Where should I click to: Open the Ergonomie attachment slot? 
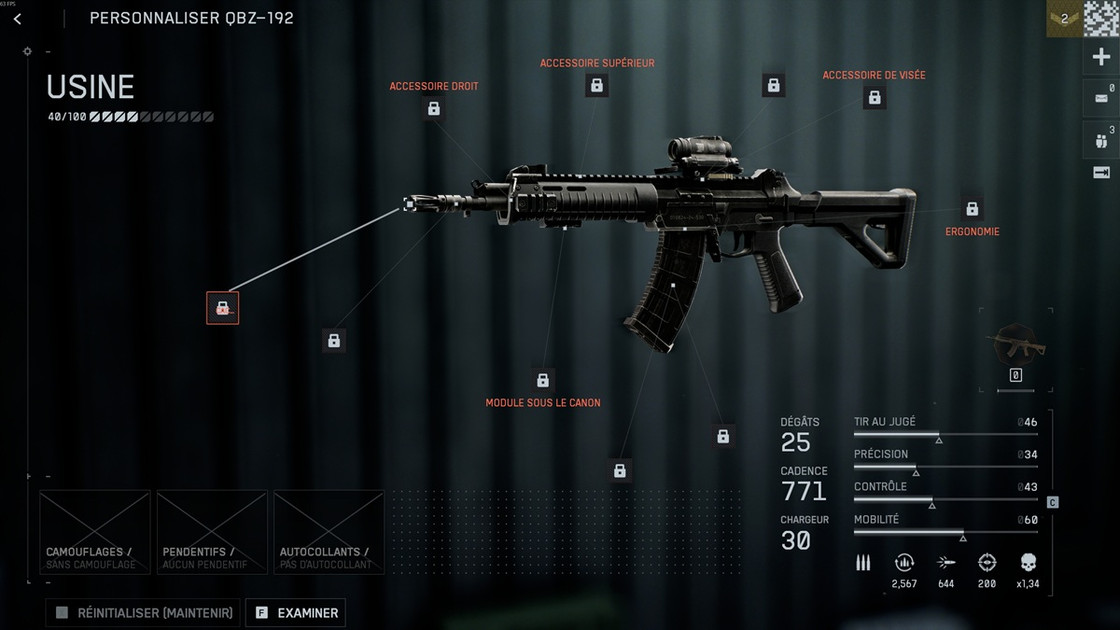click(971, 209)
